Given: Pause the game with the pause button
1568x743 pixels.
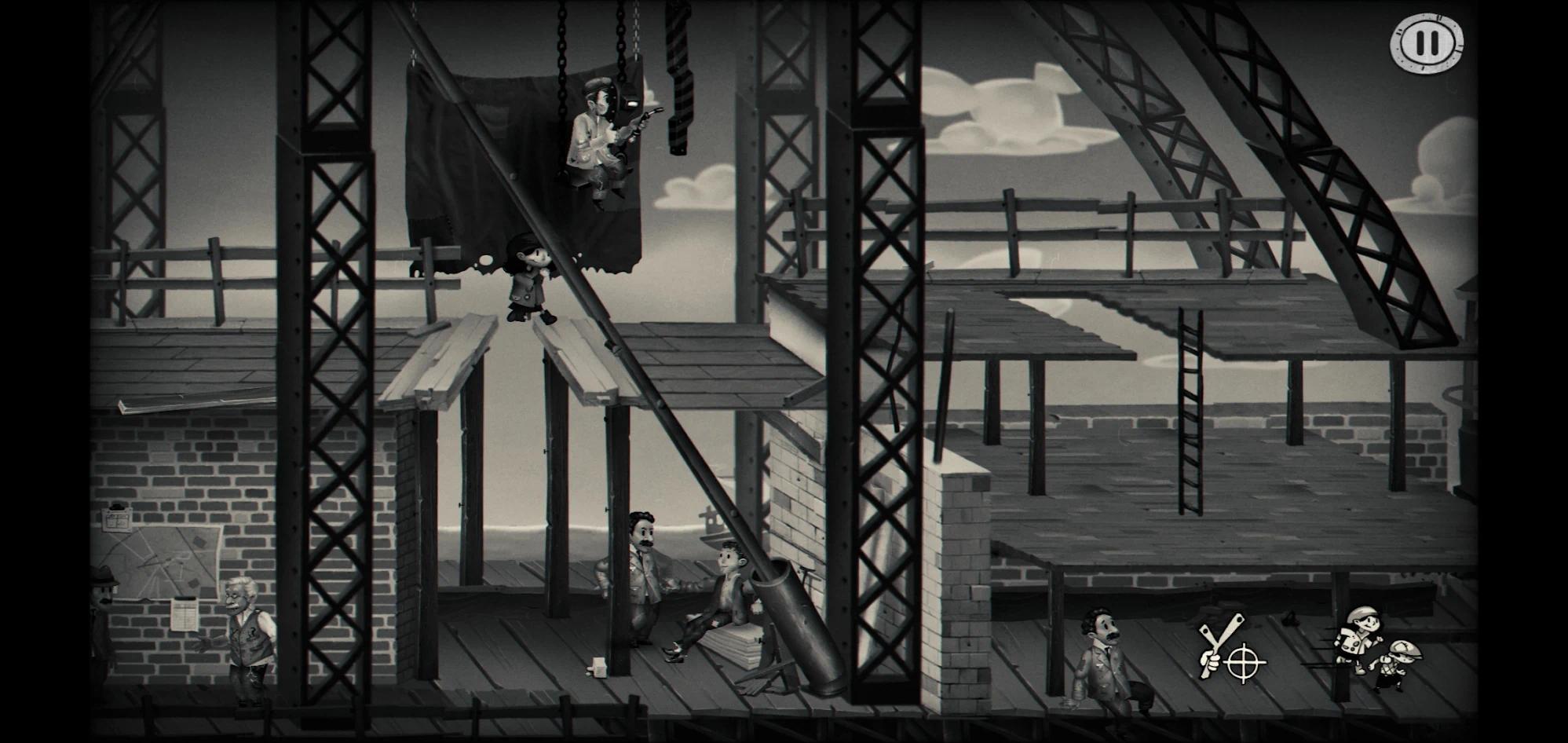Looking at the screenshot, I should [x=1427, y=43].
